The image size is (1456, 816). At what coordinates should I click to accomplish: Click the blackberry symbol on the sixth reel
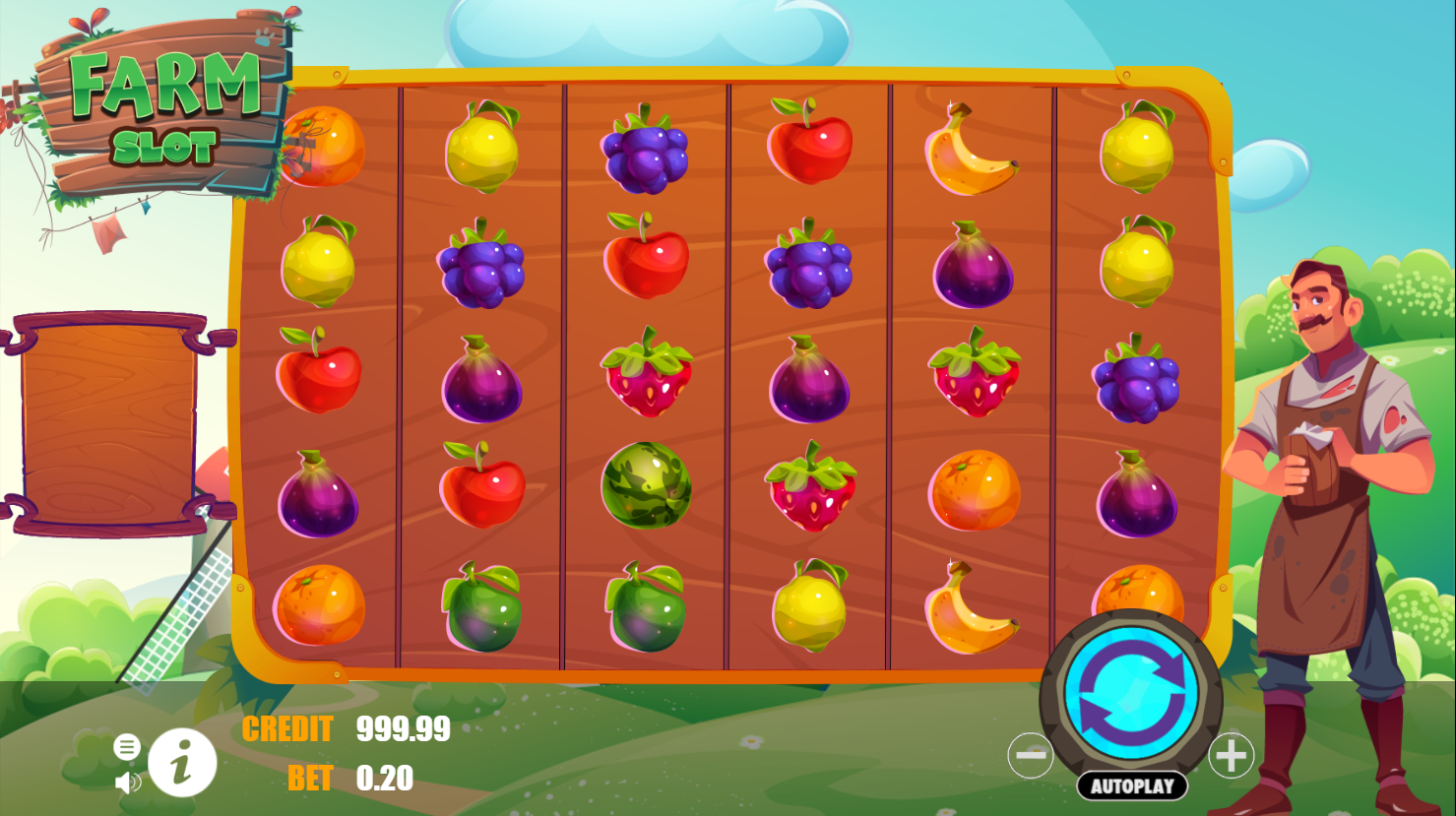coord(1137,379)
